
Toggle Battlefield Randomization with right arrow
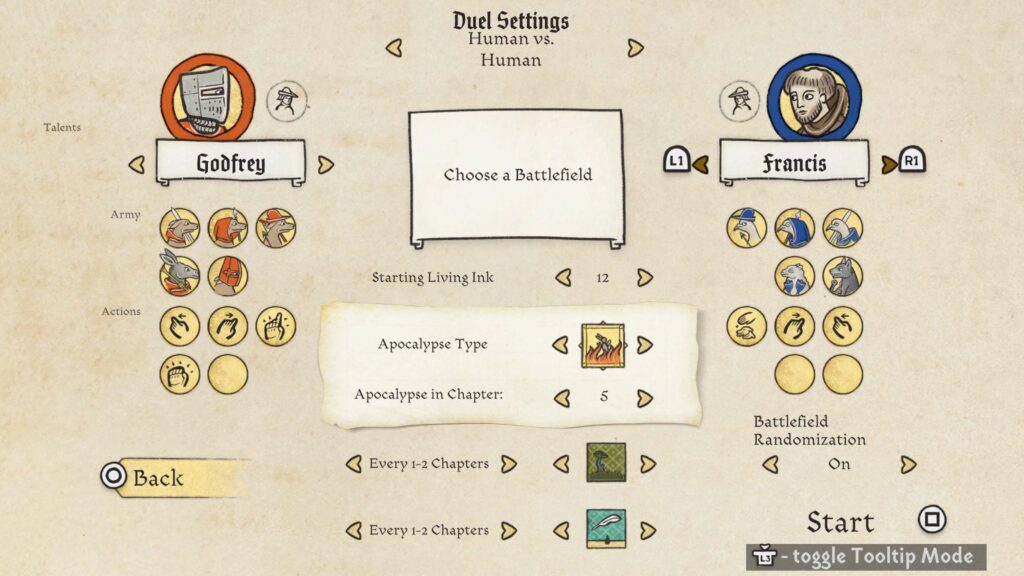coord(908,464)
